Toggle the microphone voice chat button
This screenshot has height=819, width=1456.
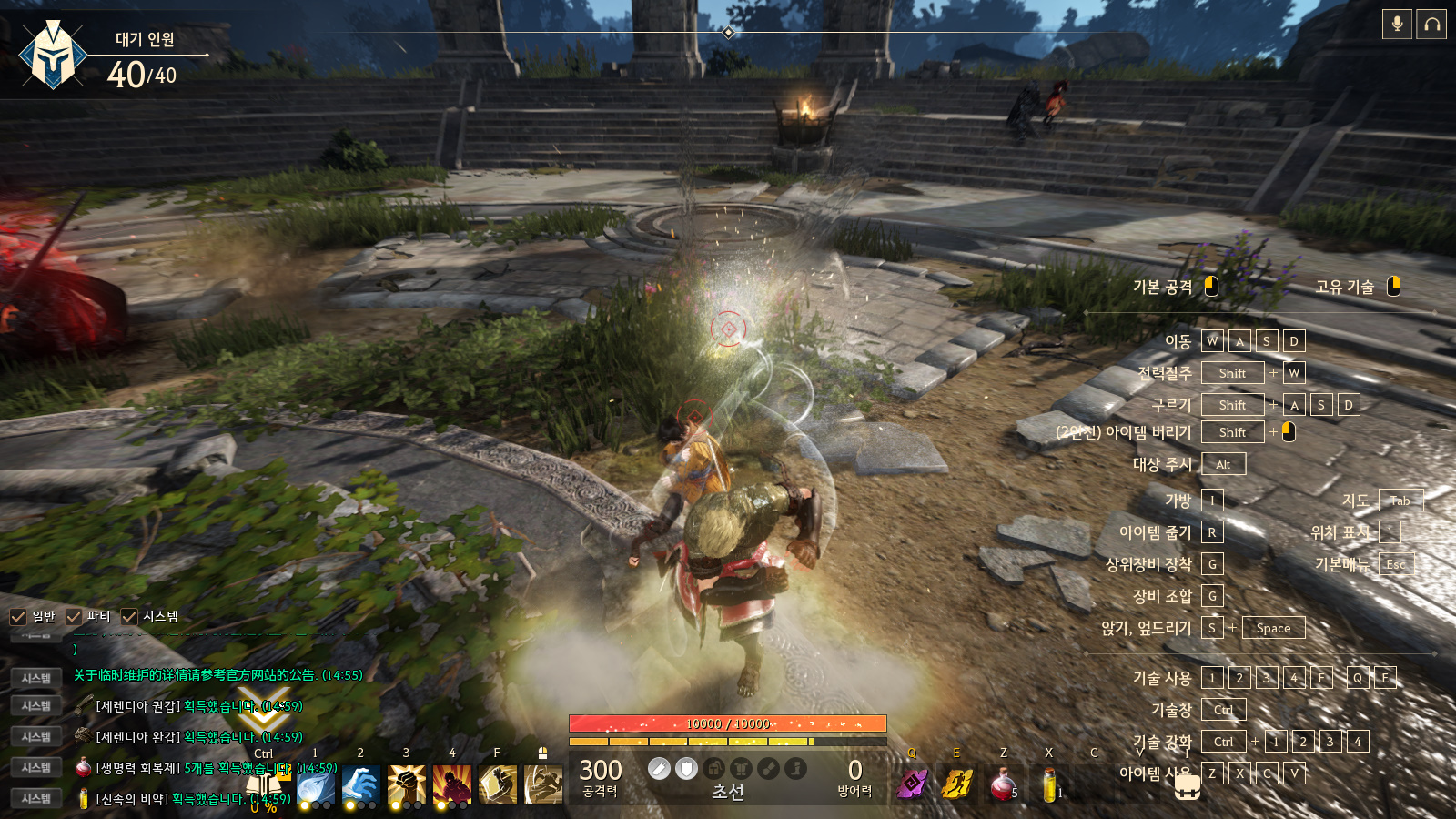(1397, 25)
